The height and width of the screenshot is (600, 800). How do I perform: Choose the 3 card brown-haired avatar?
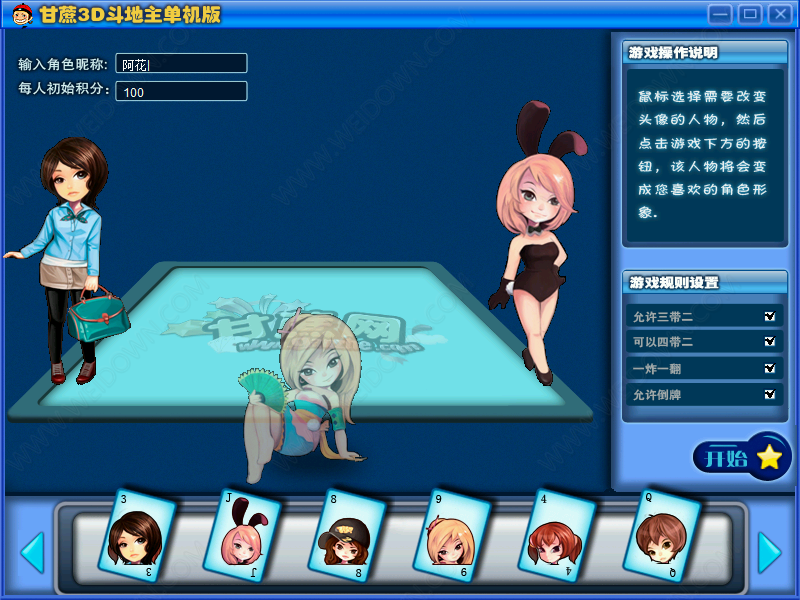tap(136, 535)
